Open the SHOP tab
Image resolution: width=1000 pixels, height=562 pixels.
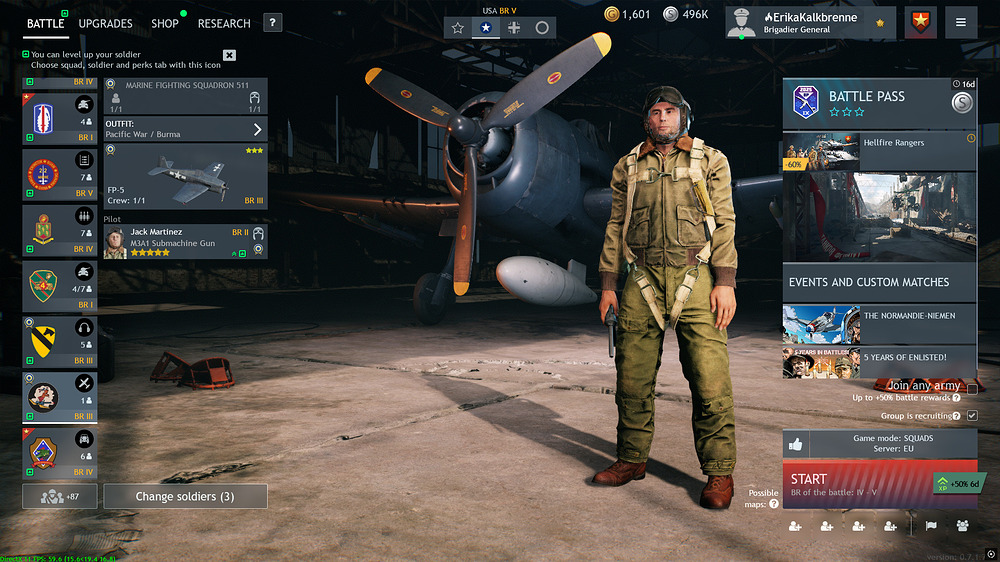pos(165,23)
